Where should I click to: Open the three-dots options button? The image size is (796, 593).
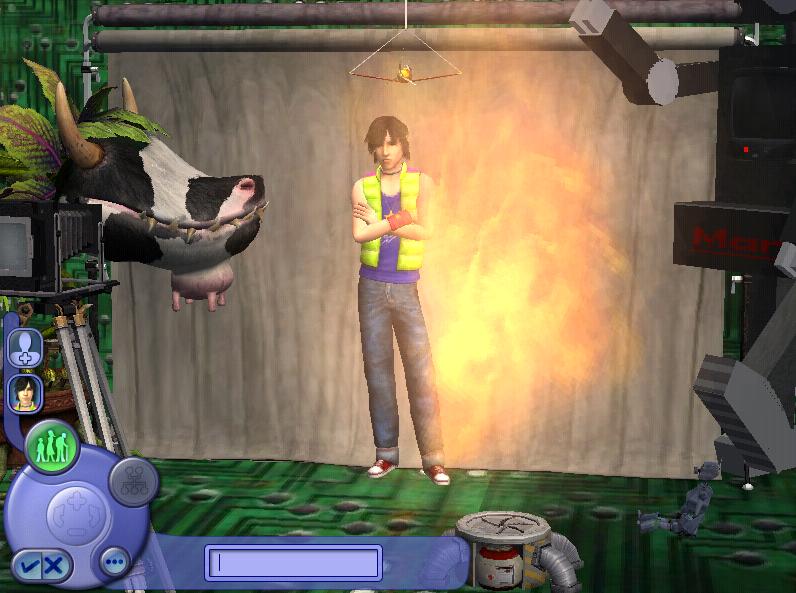click(x=114, y=563)
